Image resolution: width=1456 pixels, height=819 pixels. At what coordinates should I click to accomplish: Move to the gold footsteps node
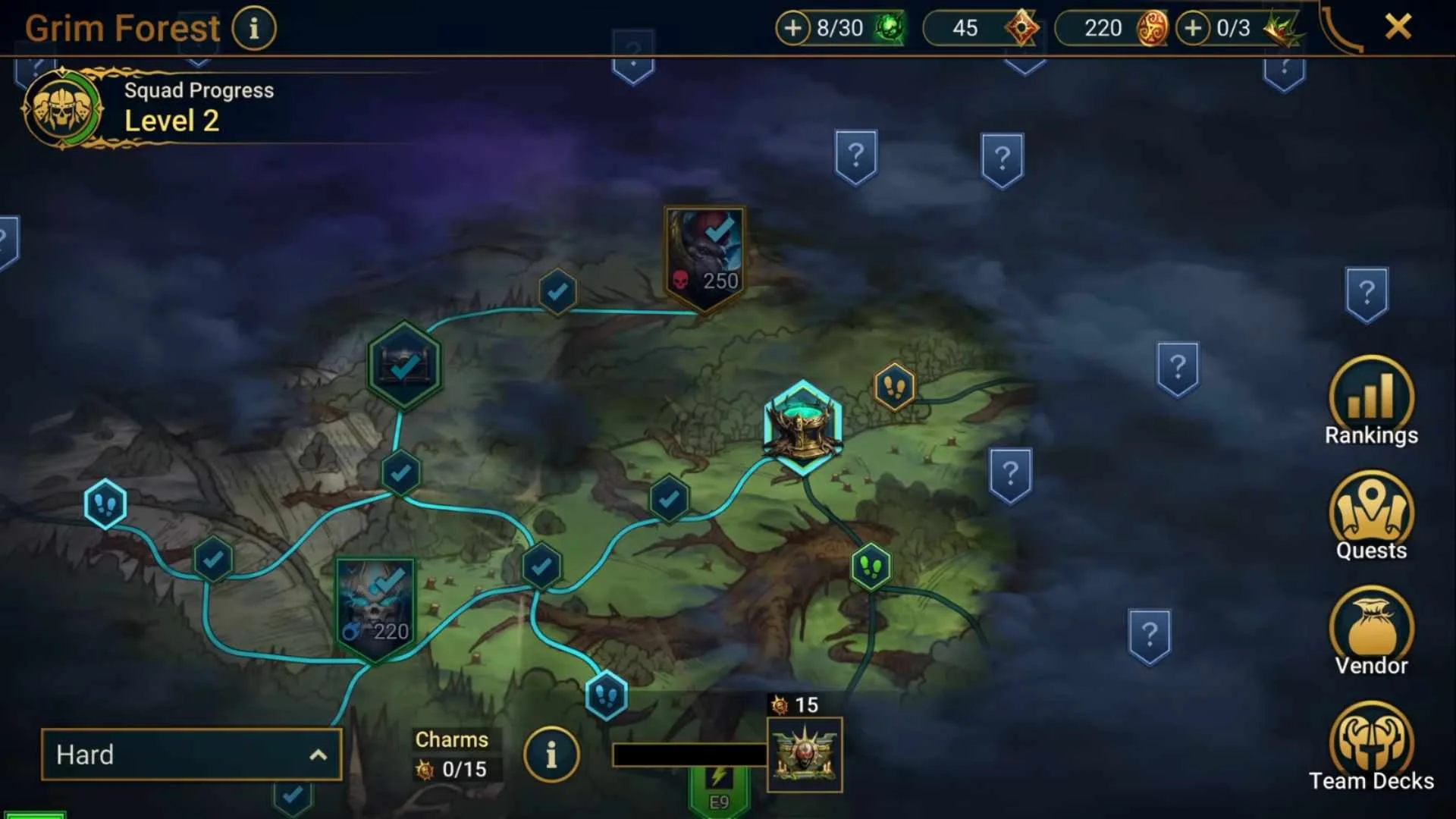[895, 388]
